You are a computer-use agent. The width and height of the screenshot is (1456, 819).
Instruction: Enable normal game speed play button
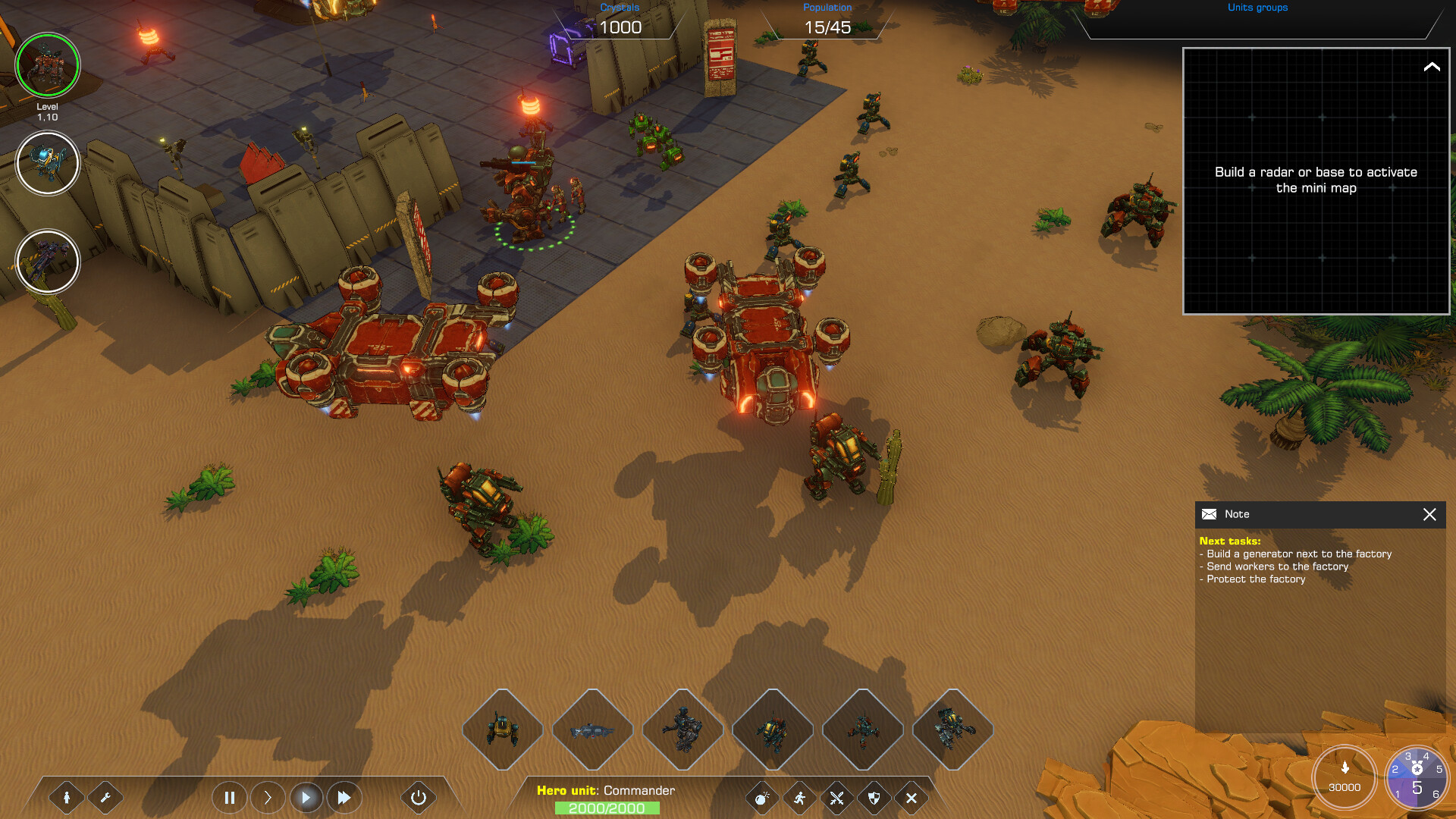(306, 798)
